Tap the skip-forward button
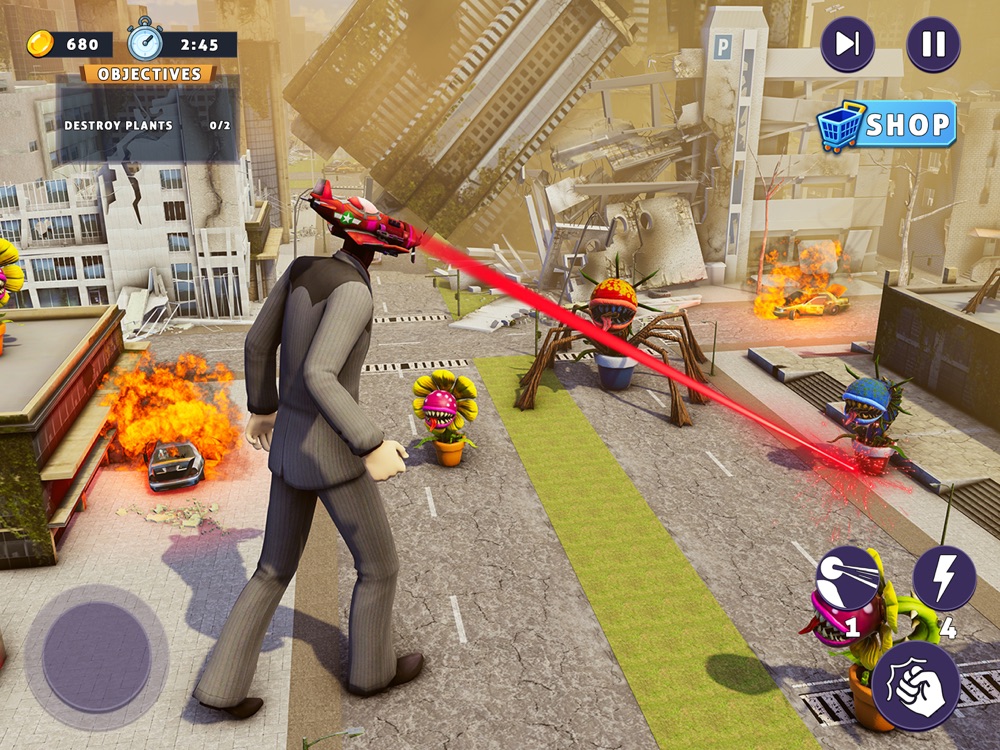This screenshot has width=1000, height=750. (848, 45)
